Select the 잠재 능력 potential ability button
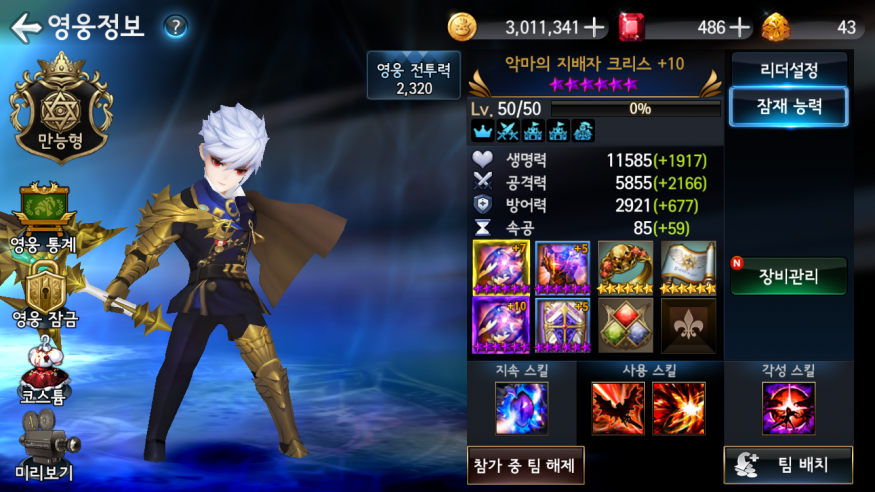This screenshot has height=492, width=875. tap(789, 107)
